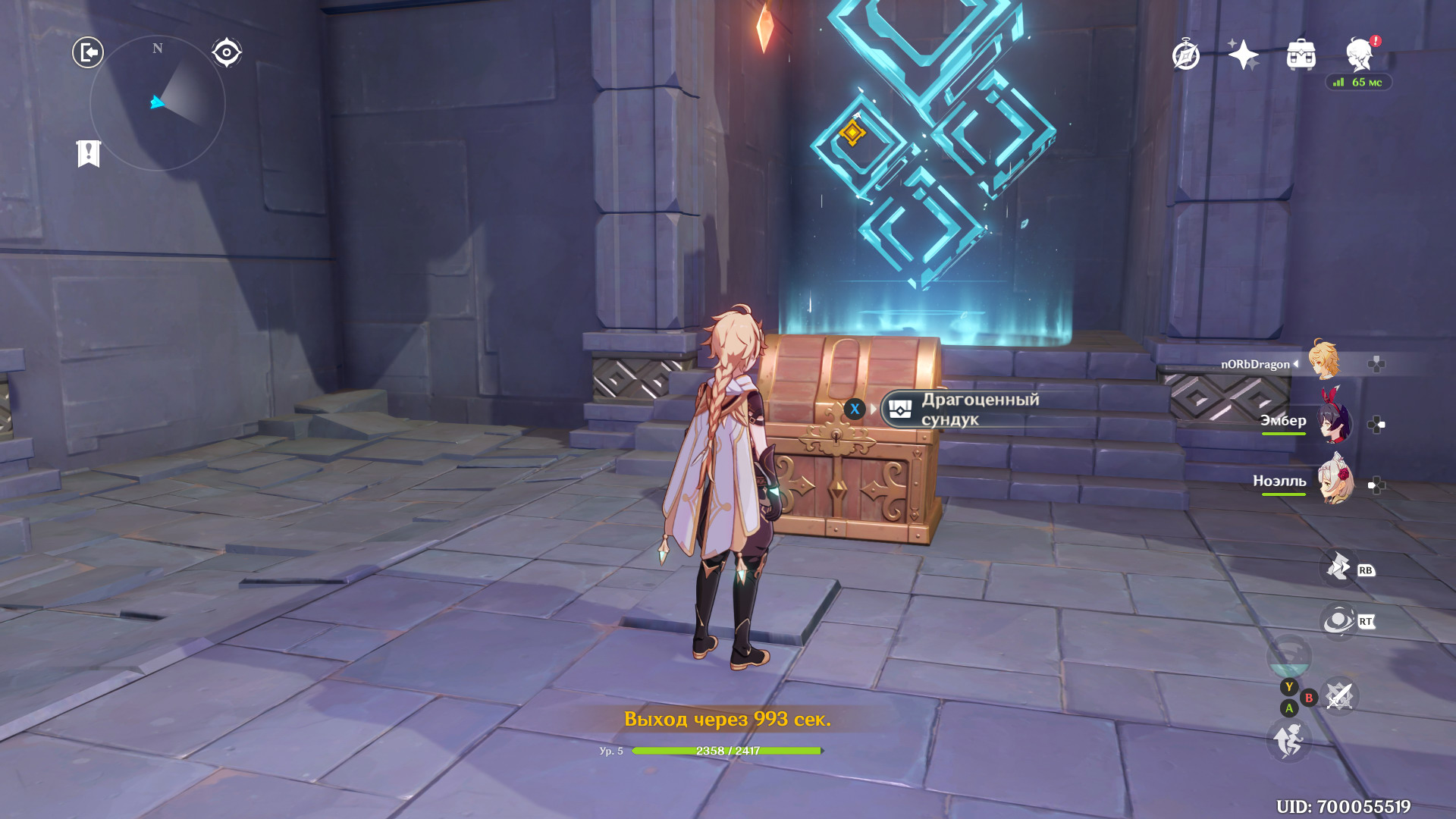
Task: Open the wish star icon
Action: click(1244, 55)
